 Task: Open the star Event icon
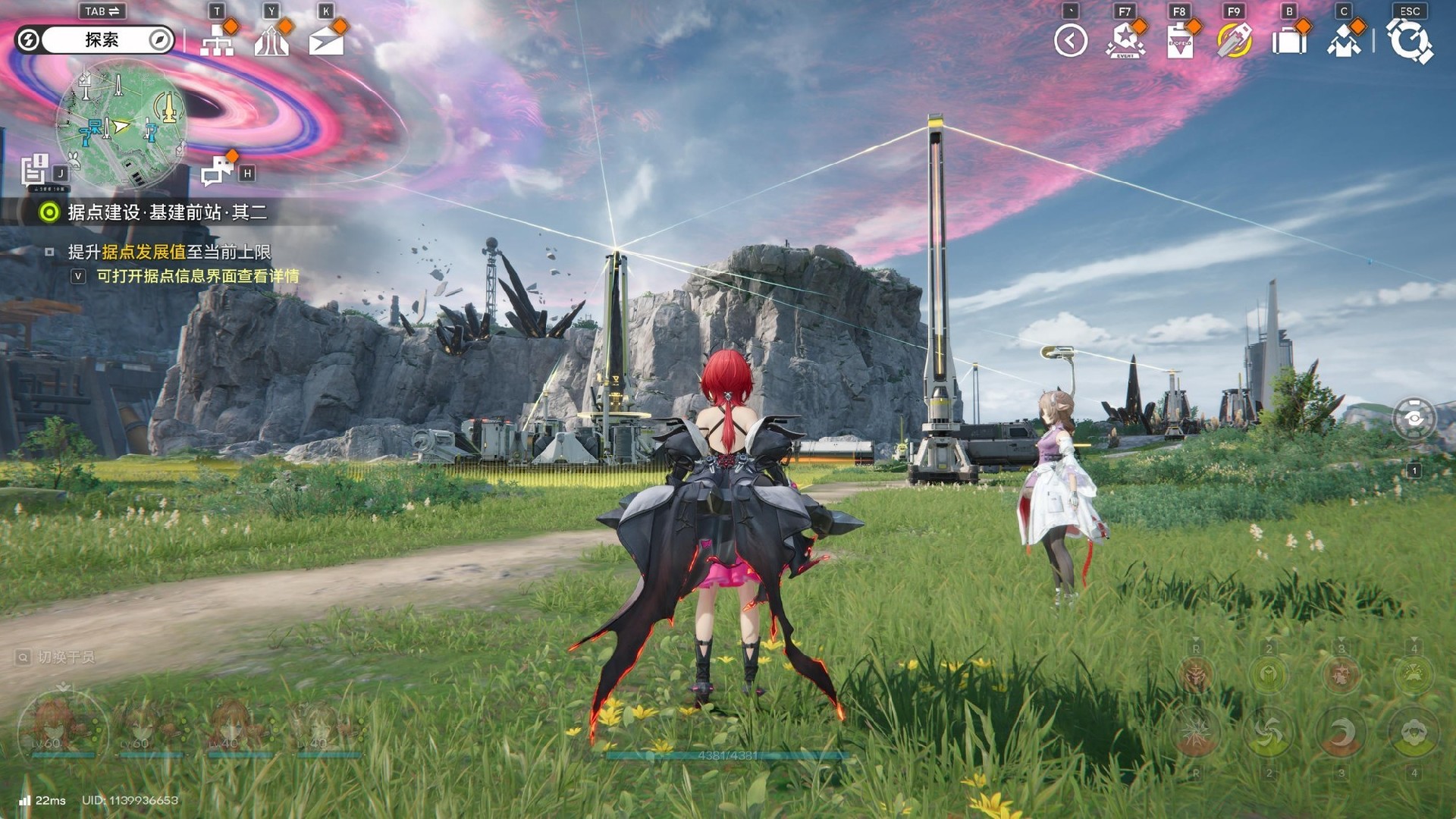[1125, 41]
